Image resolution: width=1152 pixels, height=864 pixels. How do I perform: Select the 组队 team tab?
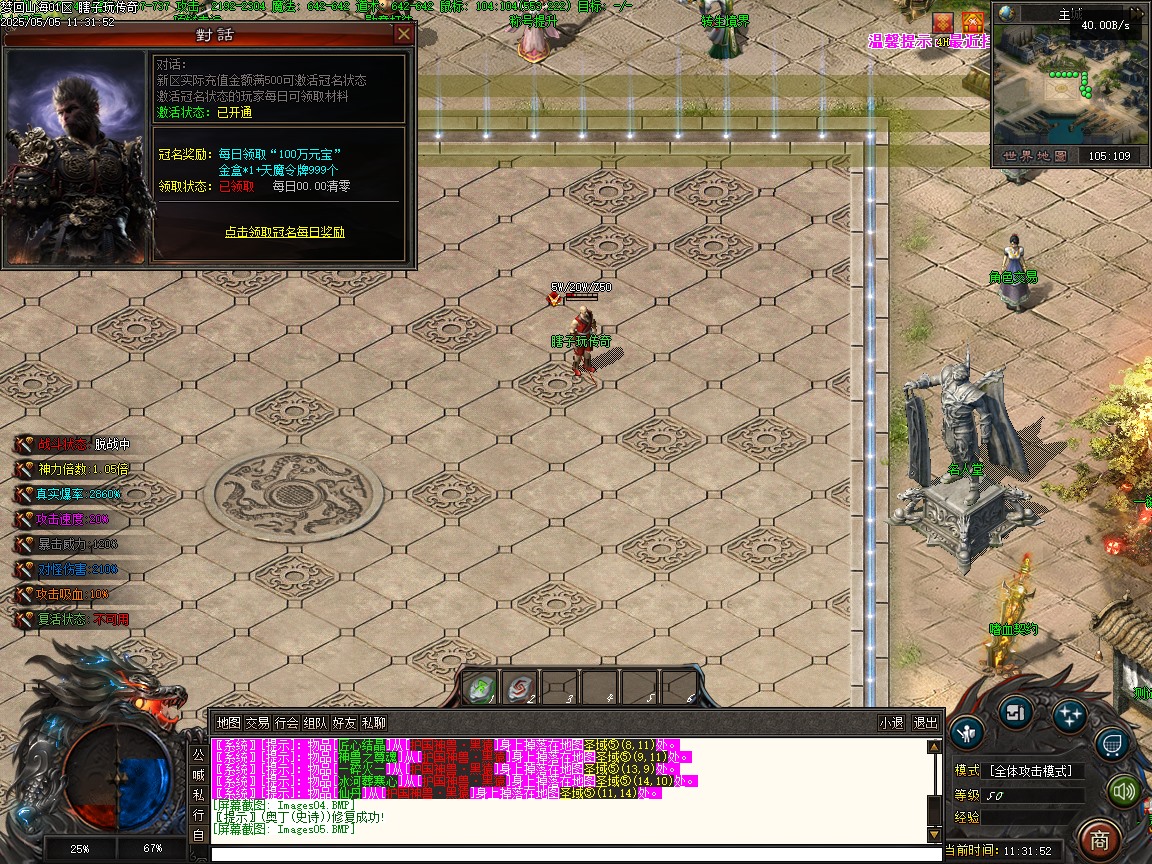point(315,723)
